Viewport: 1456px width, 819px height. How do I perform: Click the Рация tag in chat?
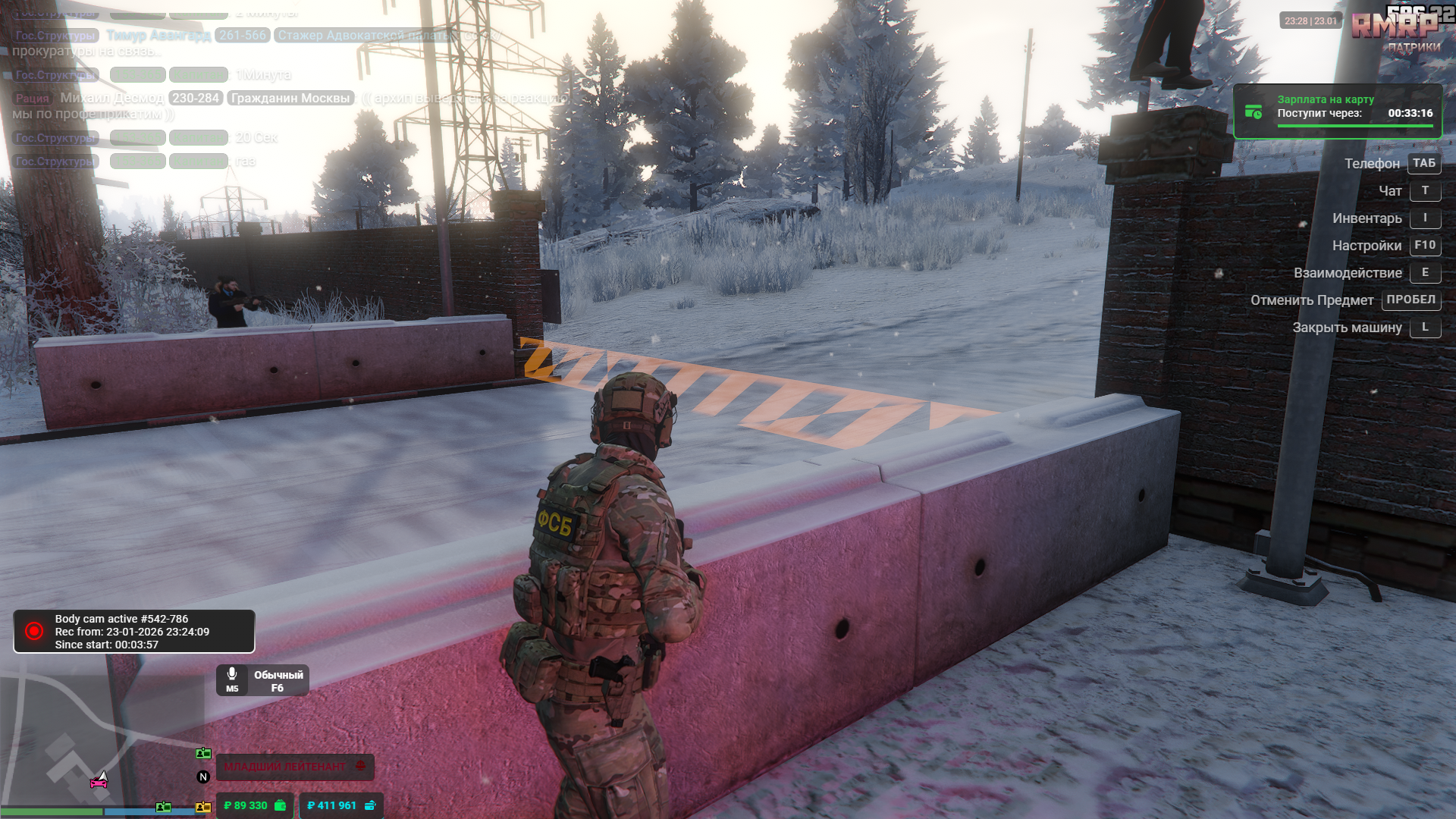[32, 99]
